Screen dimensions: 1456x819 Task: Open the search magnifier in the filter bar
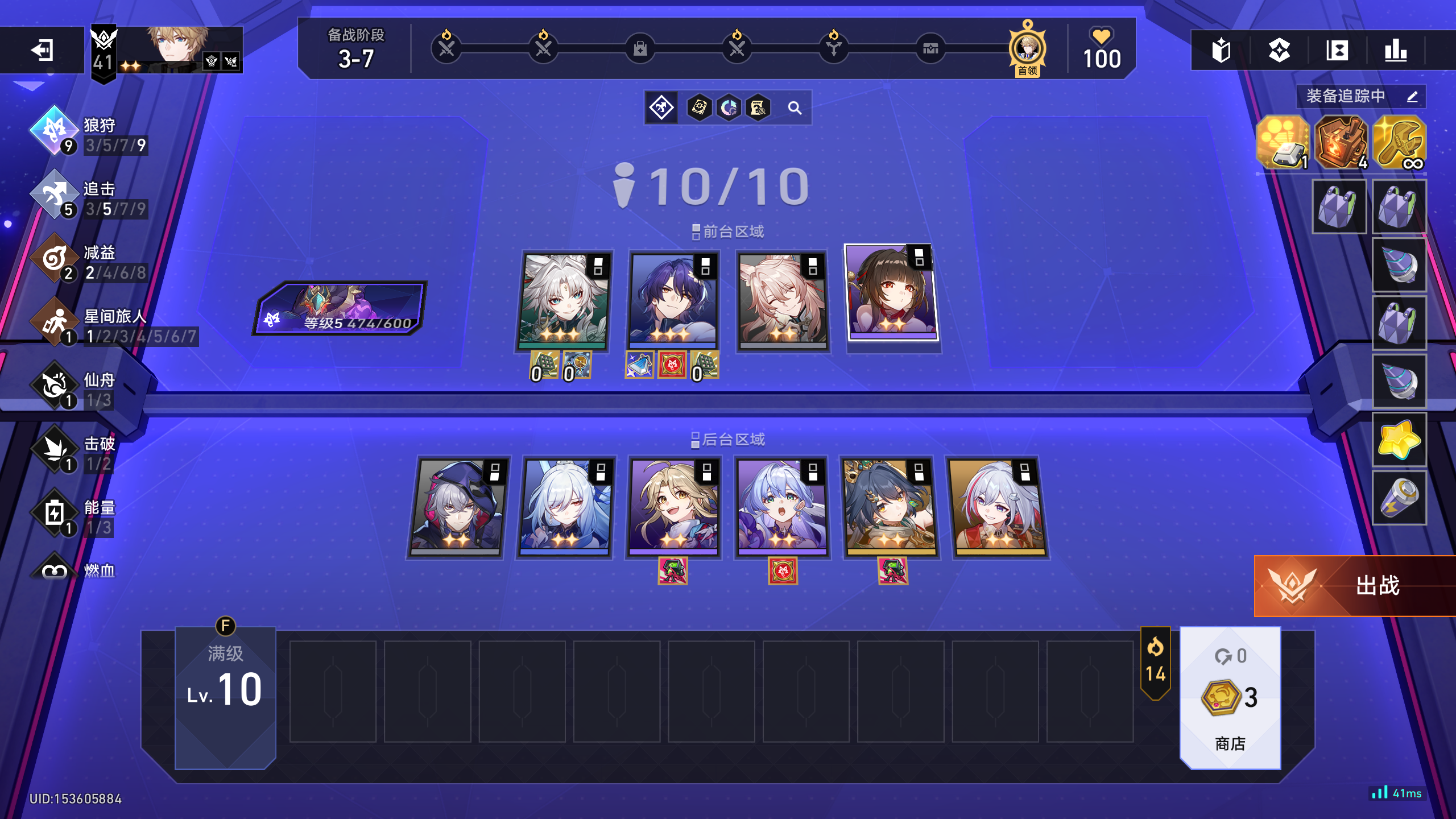coord(795,107)
